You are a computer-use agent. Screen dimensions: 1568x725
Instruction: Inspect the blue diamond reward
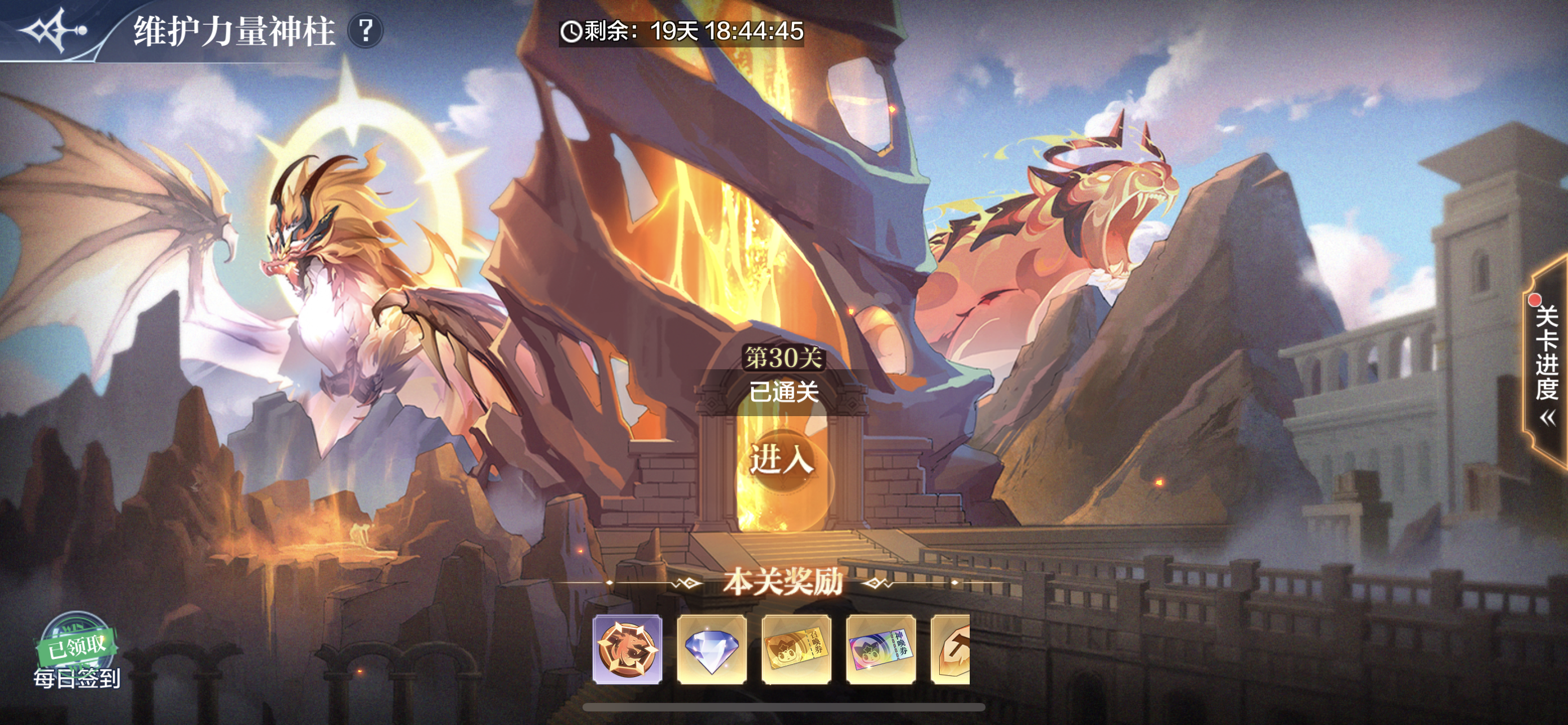pos(712,649)
